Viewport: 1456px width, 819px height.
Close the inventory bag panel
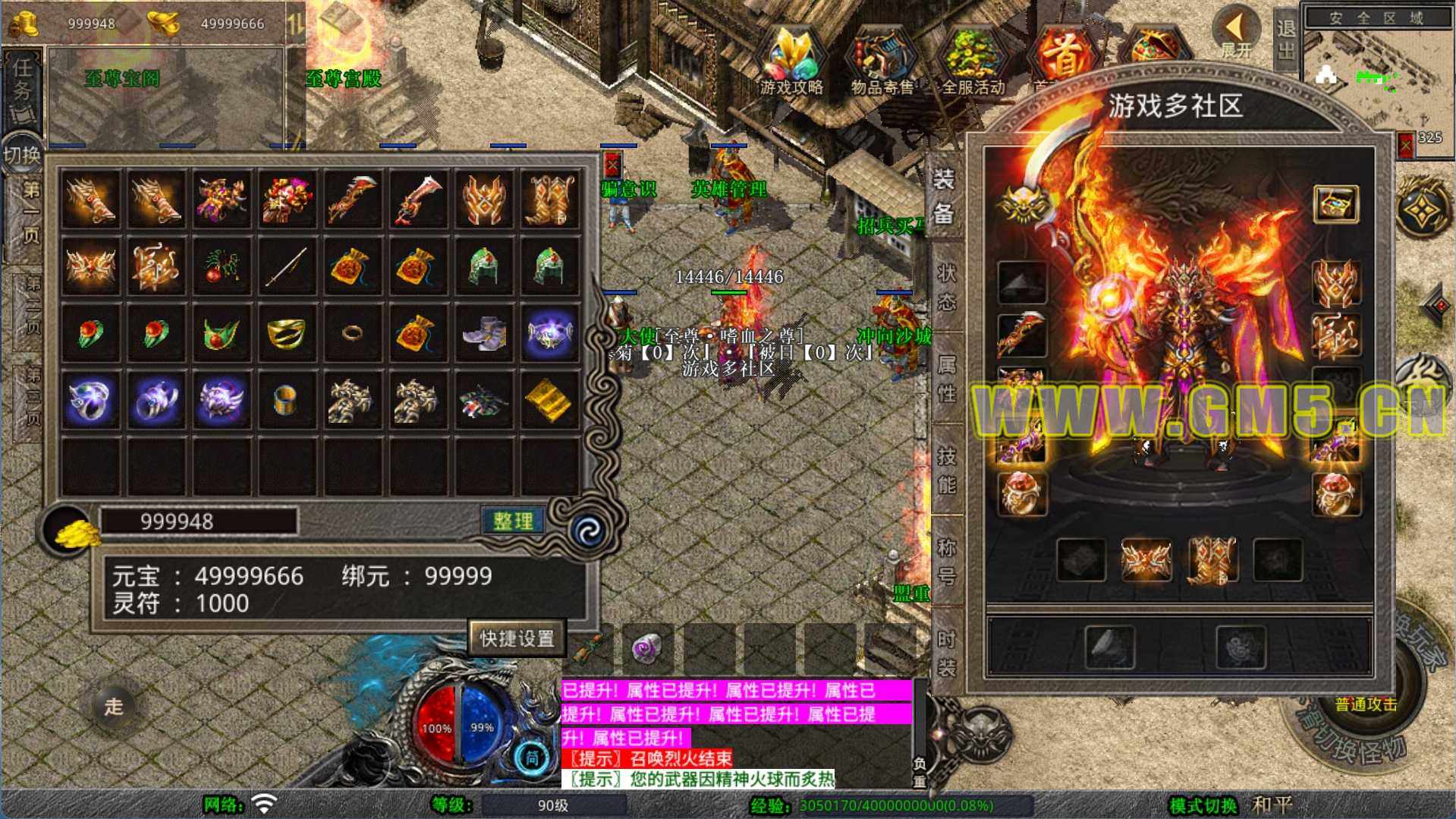pos(612,164)
